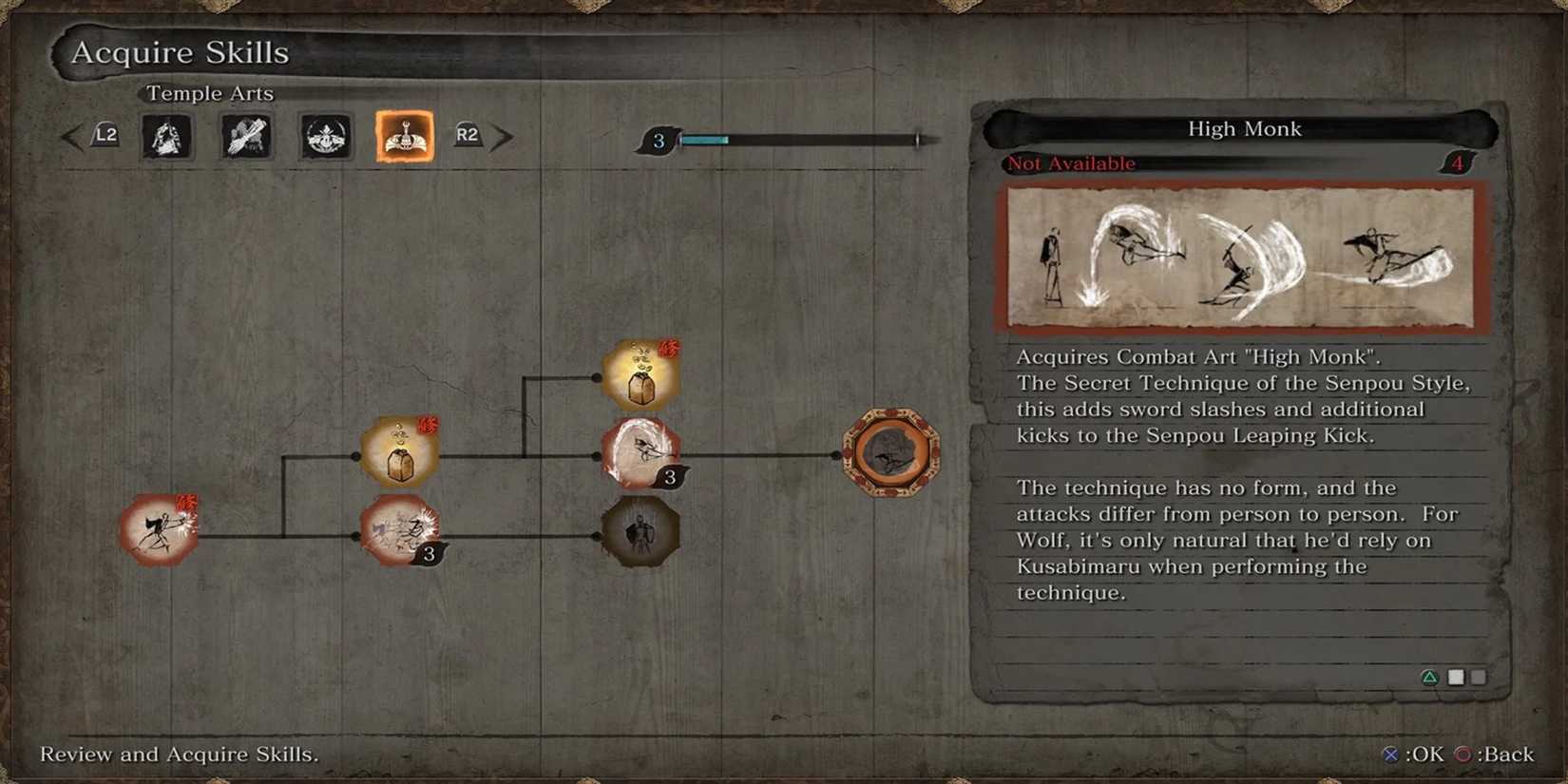Image resolution: width=1568 pixels, height=784 pixels.
Task: Select the upper gold sen pouch skill node
Action: click(641, 373)
